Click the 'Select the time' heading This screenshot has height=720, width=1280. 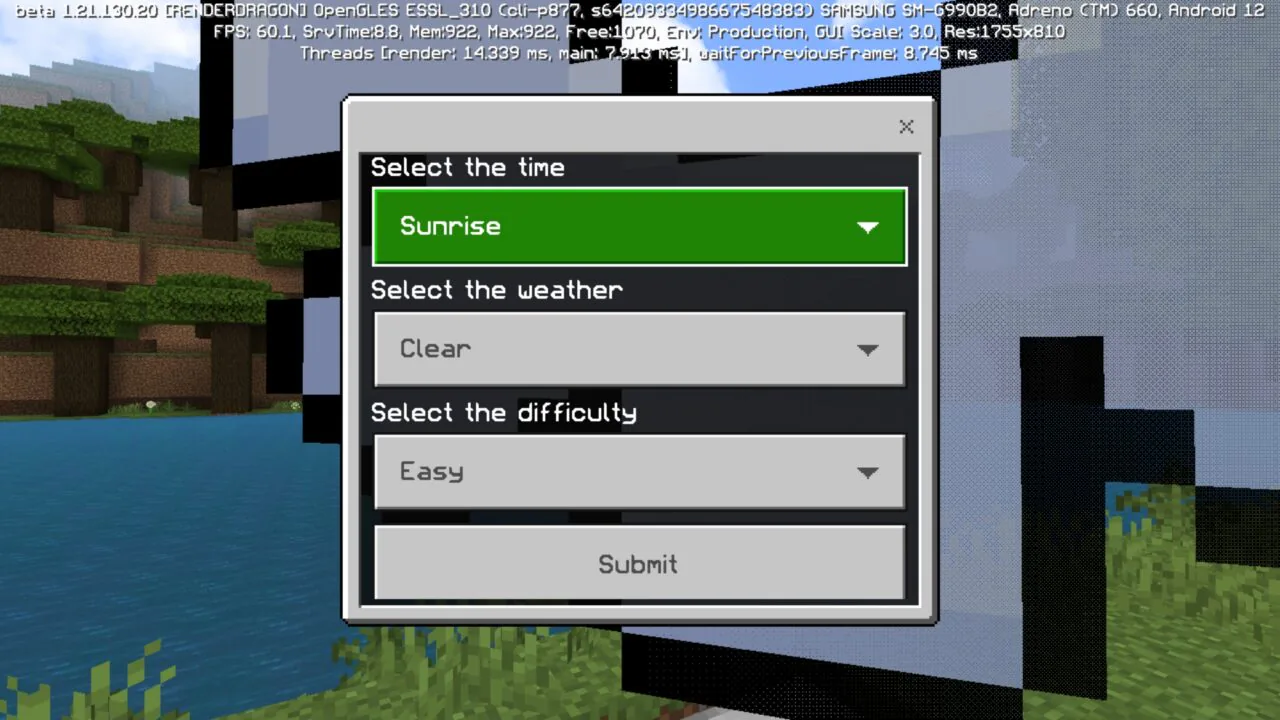pos(467,167)
